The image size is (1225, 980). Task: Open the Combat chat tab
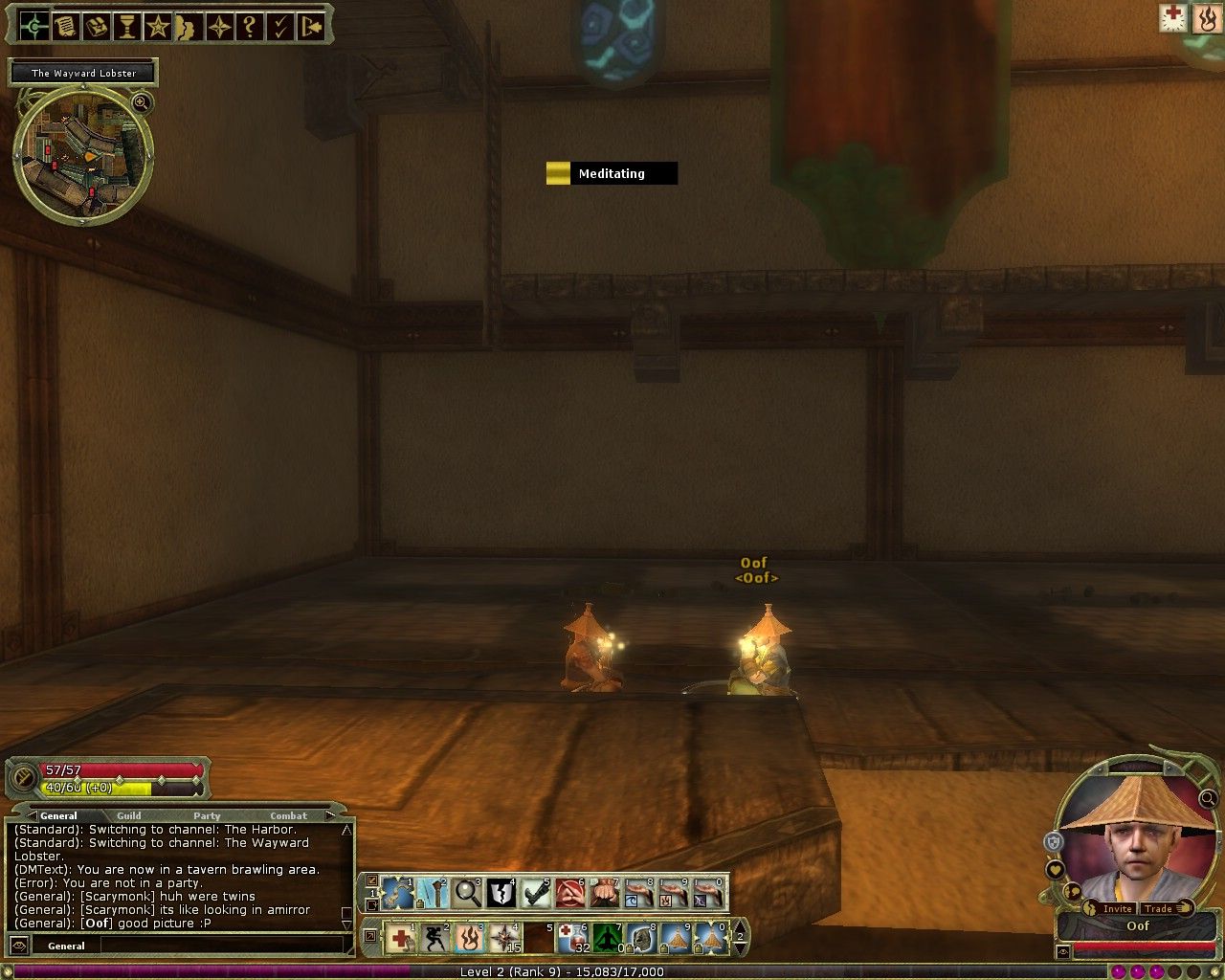[x=288, y=816]
